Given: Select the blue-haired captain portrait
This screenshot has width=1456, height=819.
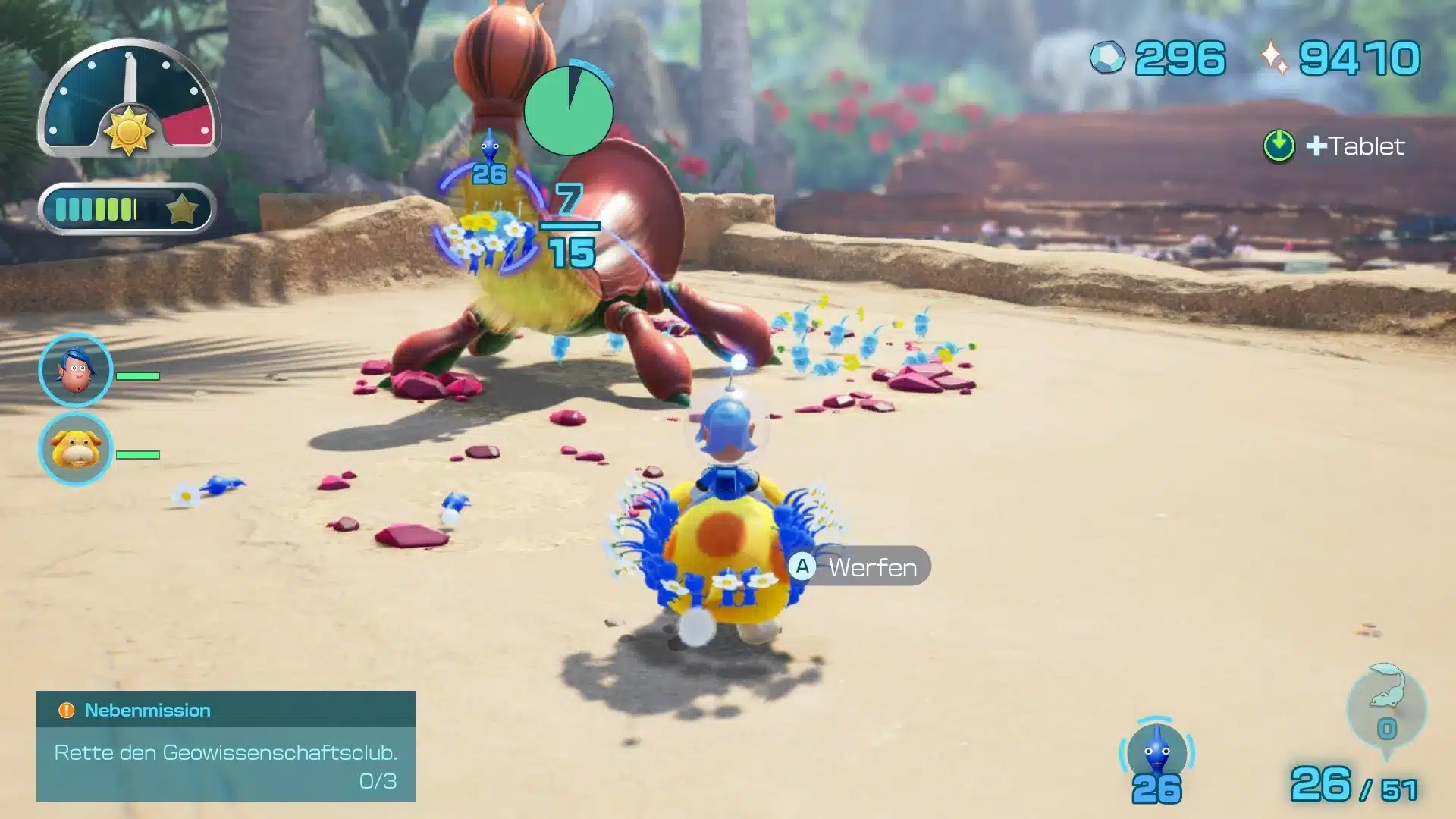Looking at the screenshot, I should tap(75, 370).
